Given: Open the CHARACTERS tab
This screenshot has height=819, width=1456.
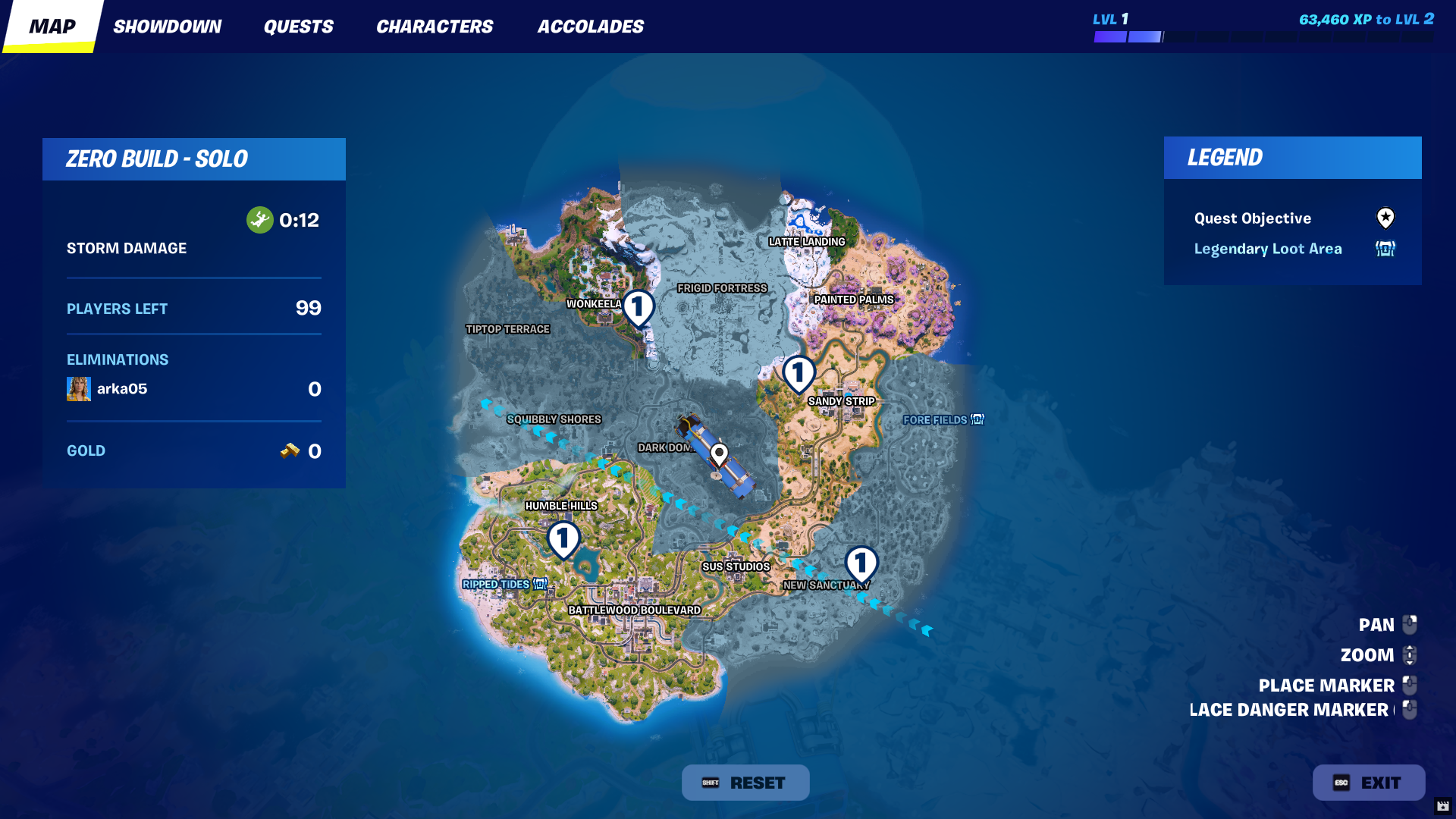Looking at the screenshot, I should click(x=435, y=26).
